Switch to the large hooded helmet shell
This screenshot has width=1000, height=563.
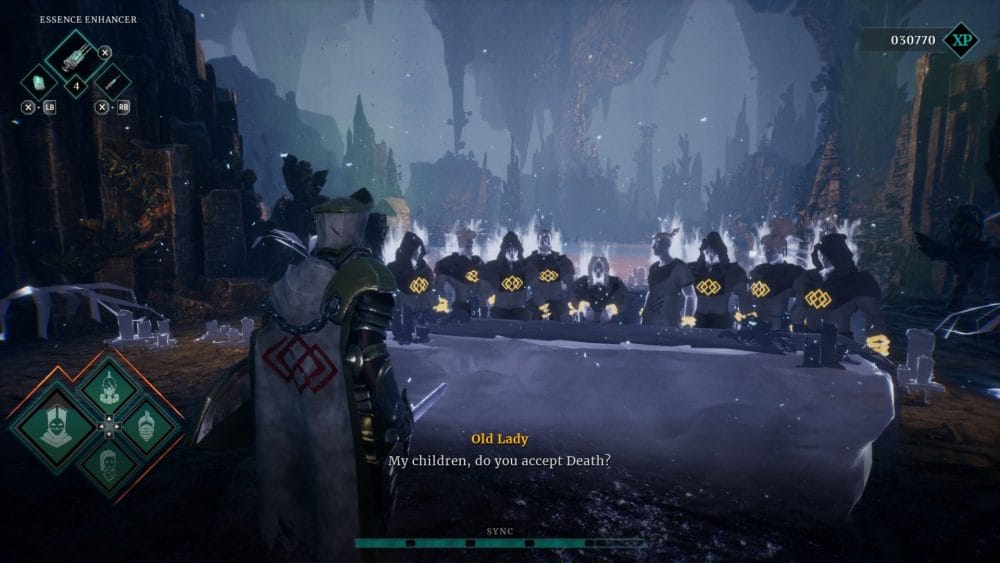tap(54, 422)
